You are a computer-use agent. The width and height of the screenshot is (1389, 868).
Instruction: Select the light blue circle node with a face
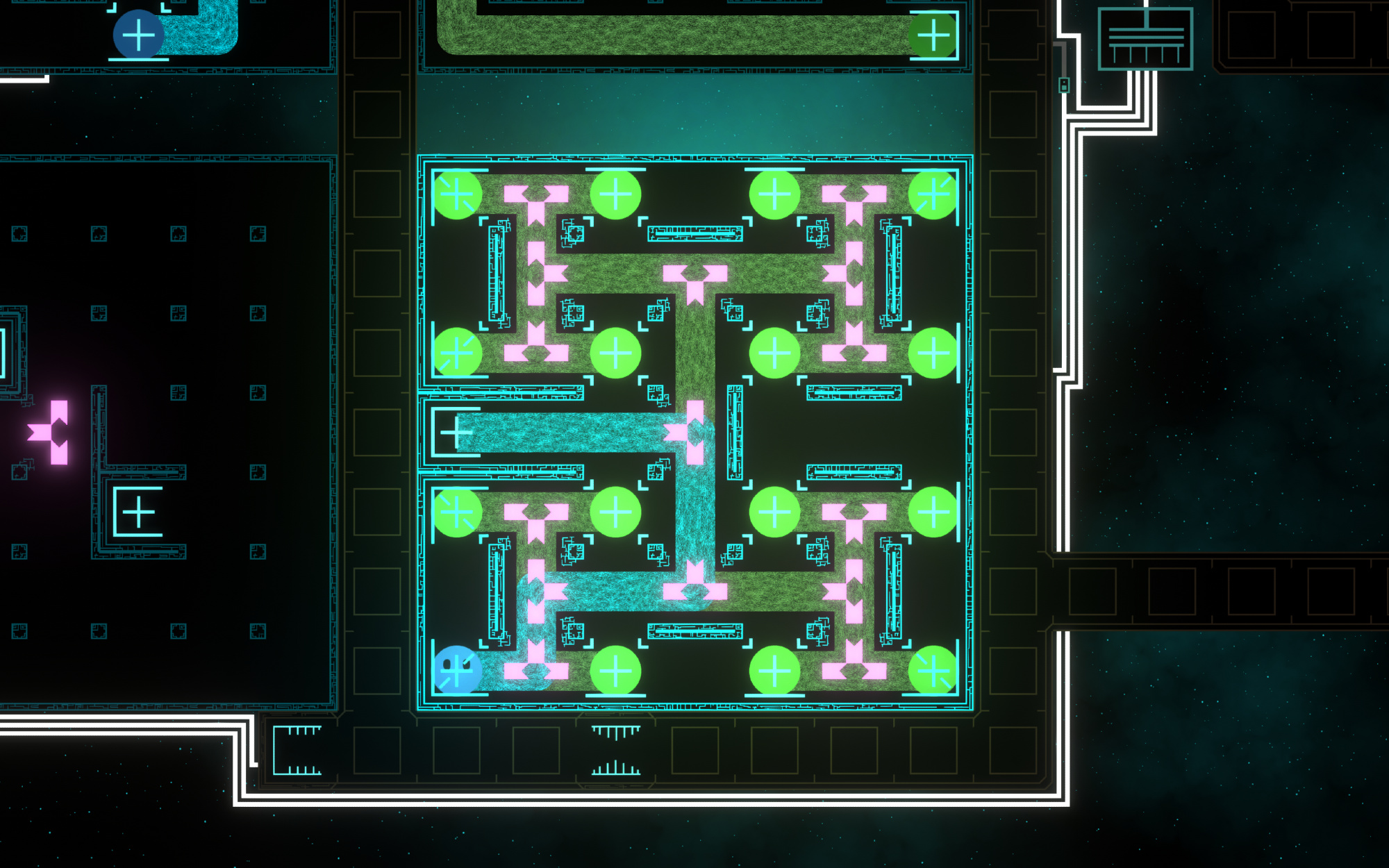pos(457,670)
